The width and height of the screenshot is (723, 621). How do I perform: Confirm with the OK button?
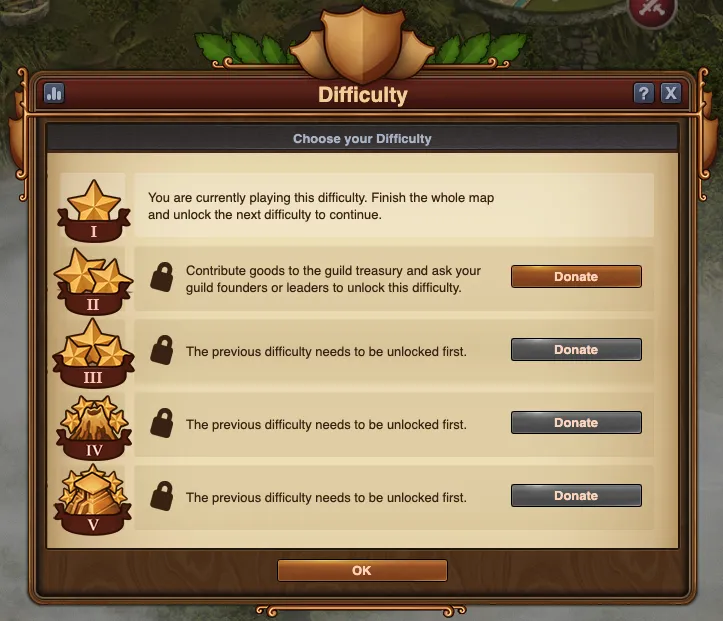click(x=362, y=570)
